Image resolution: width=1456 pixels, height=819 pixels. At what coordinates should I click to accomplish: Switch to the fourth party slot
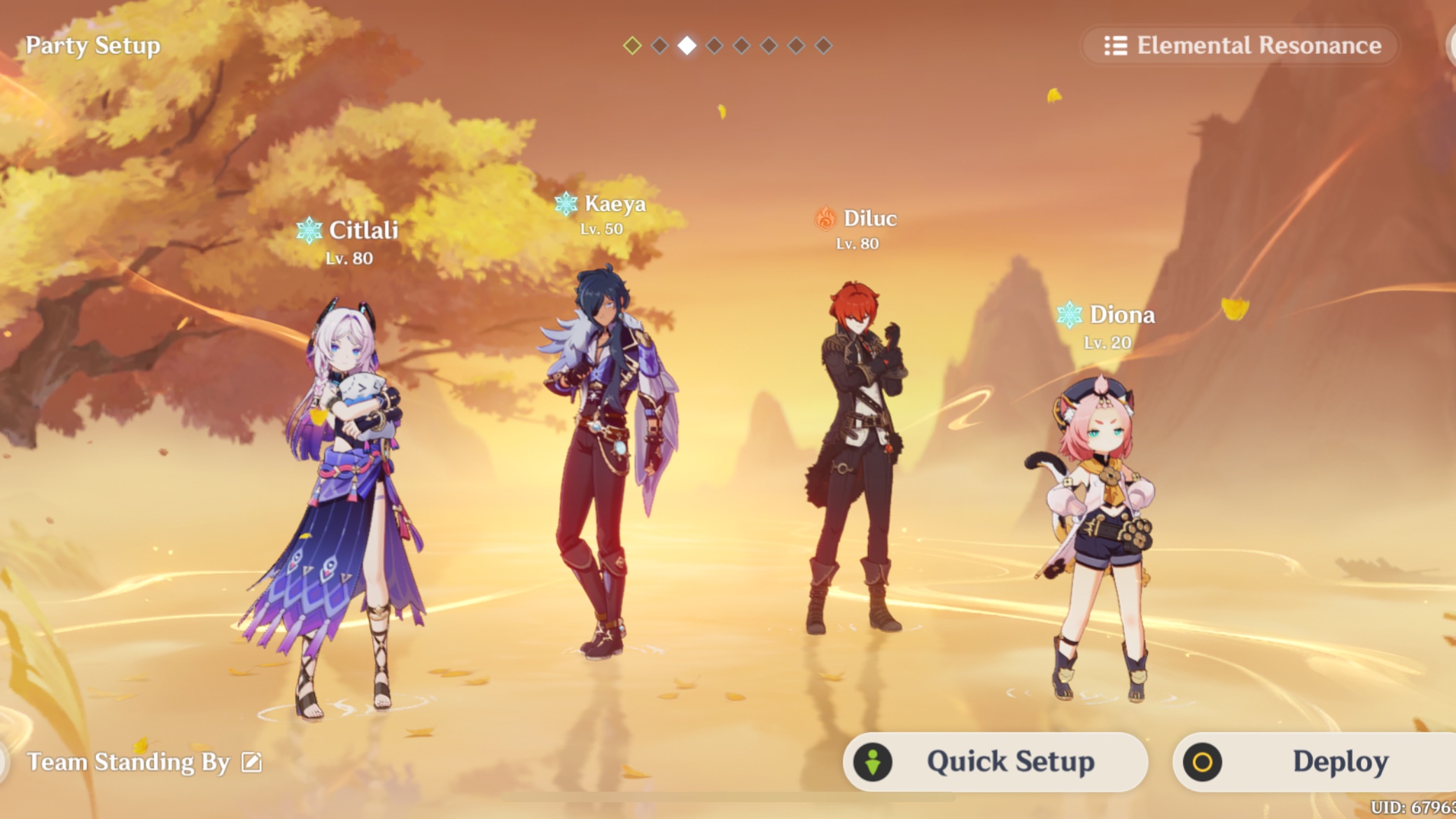tap(715, 45)
